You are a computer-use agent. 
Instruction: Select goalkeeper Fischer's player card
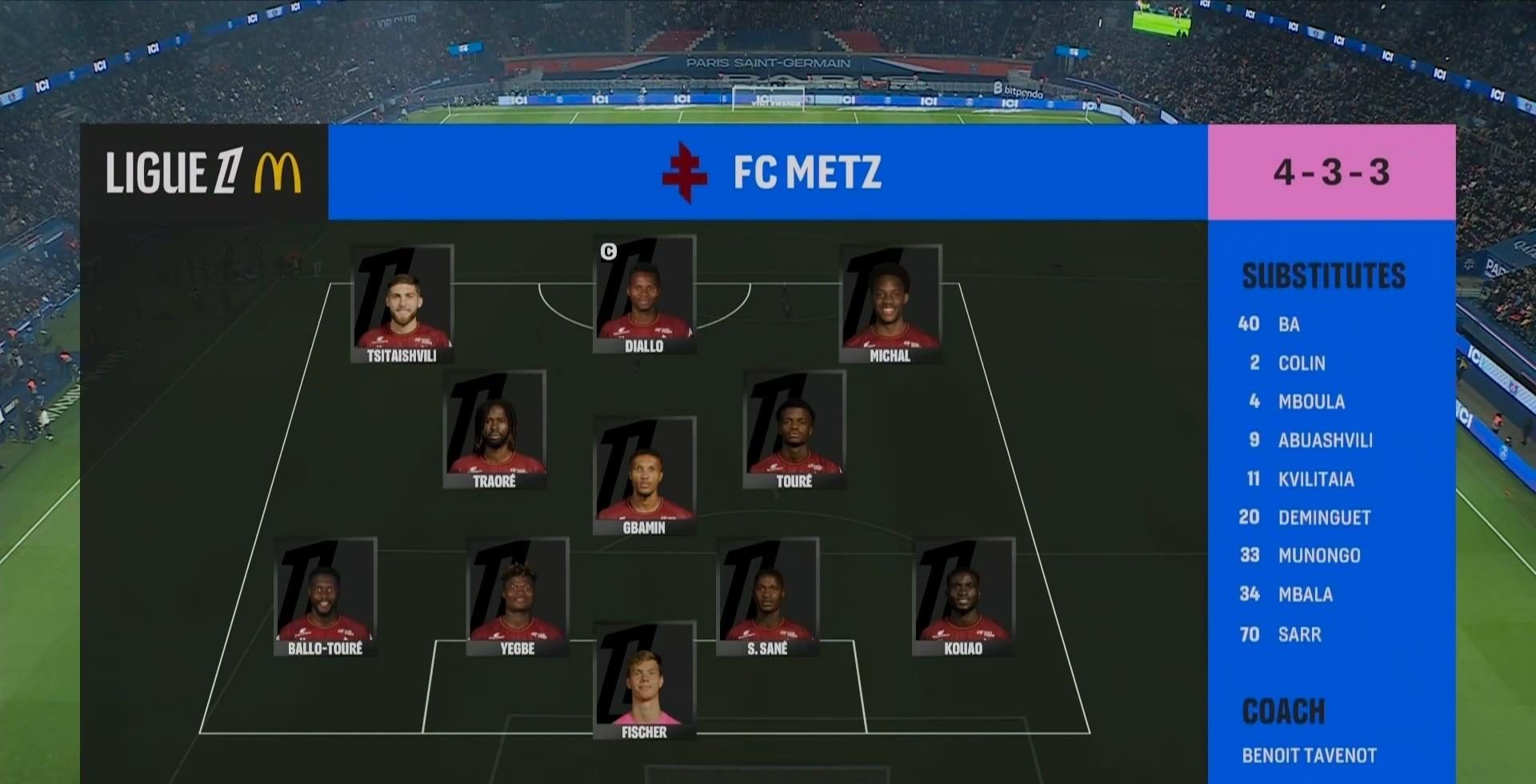(x=644, y=681)
